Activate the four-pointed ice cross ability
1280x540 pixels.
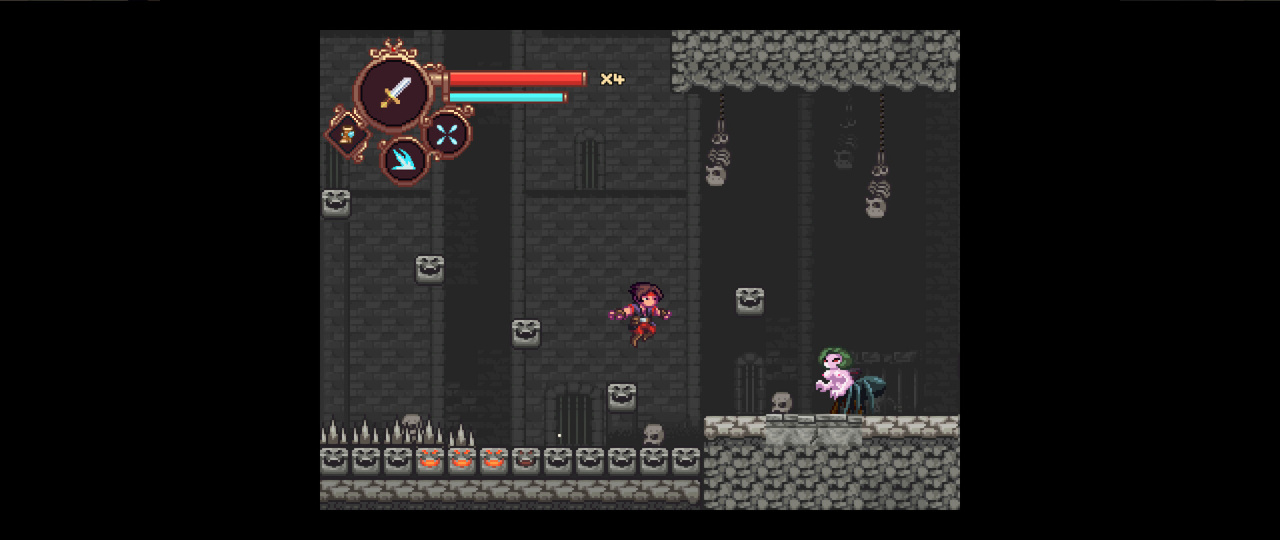click(x=447, y=134)
